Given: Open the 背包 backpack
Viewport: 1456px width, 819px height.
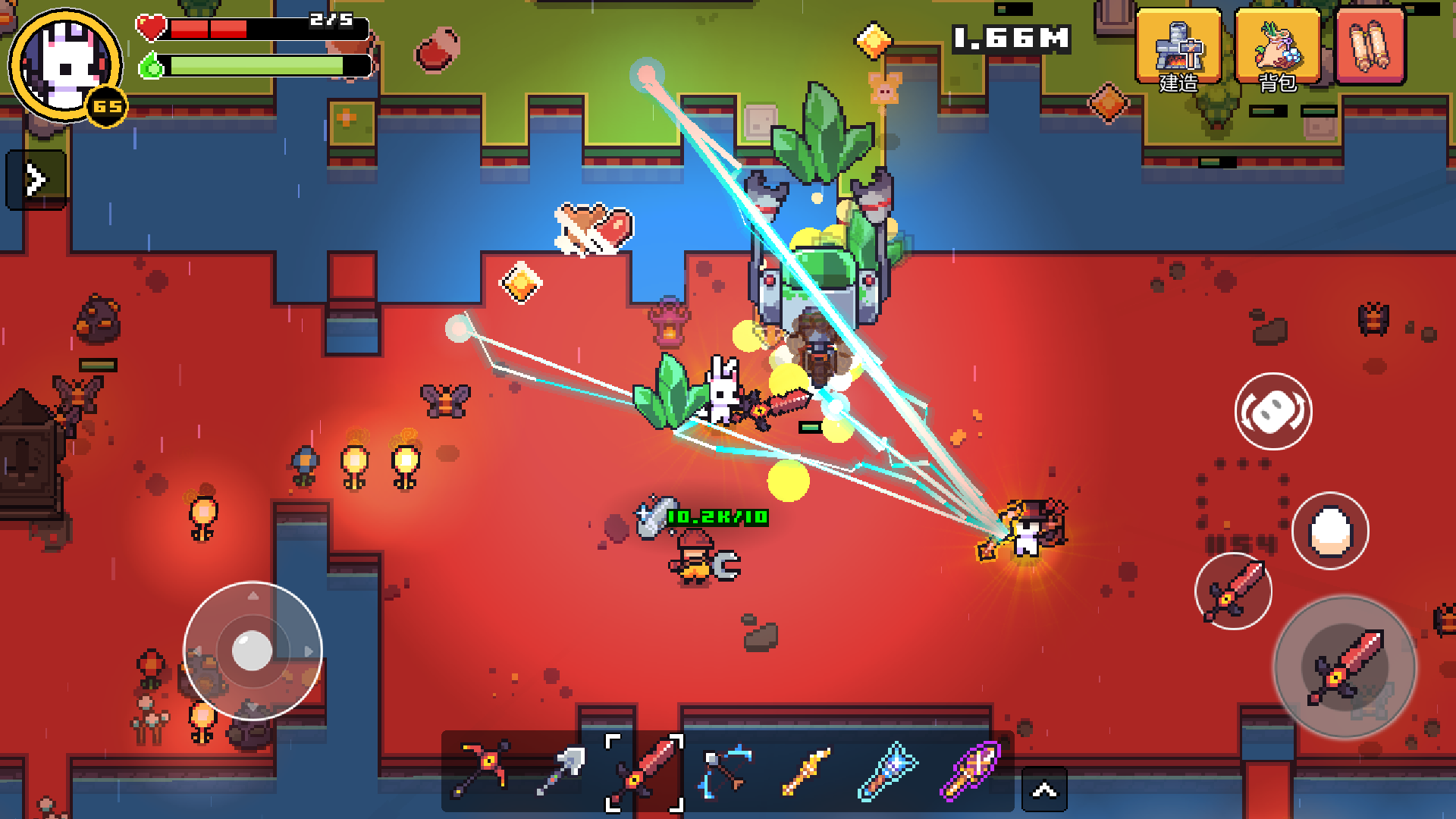Looking at the screenshot, I should click(x=1278, y=49).
